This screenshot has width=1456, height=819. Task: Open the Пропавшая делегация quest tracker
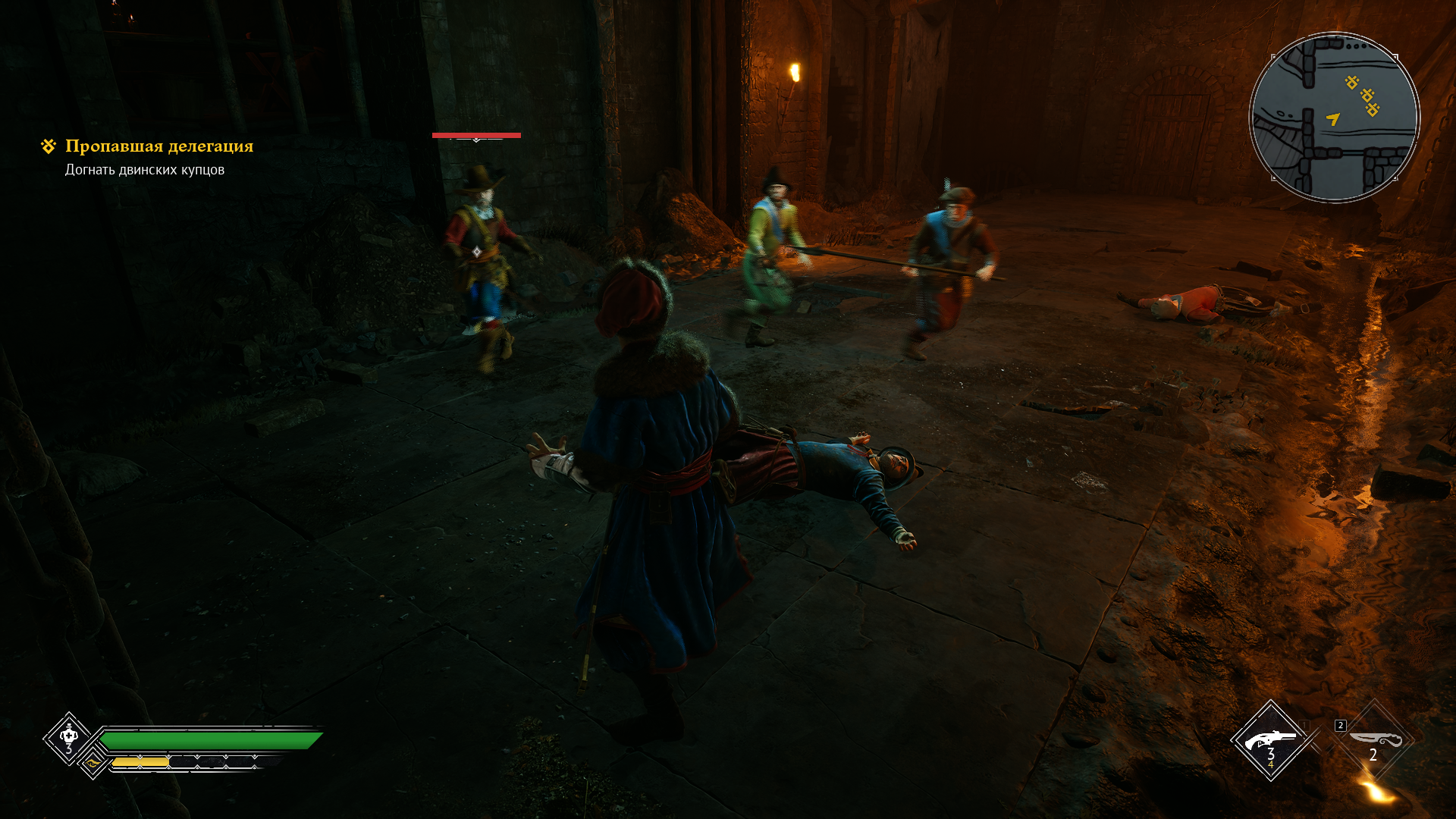[x=159, y=146]
